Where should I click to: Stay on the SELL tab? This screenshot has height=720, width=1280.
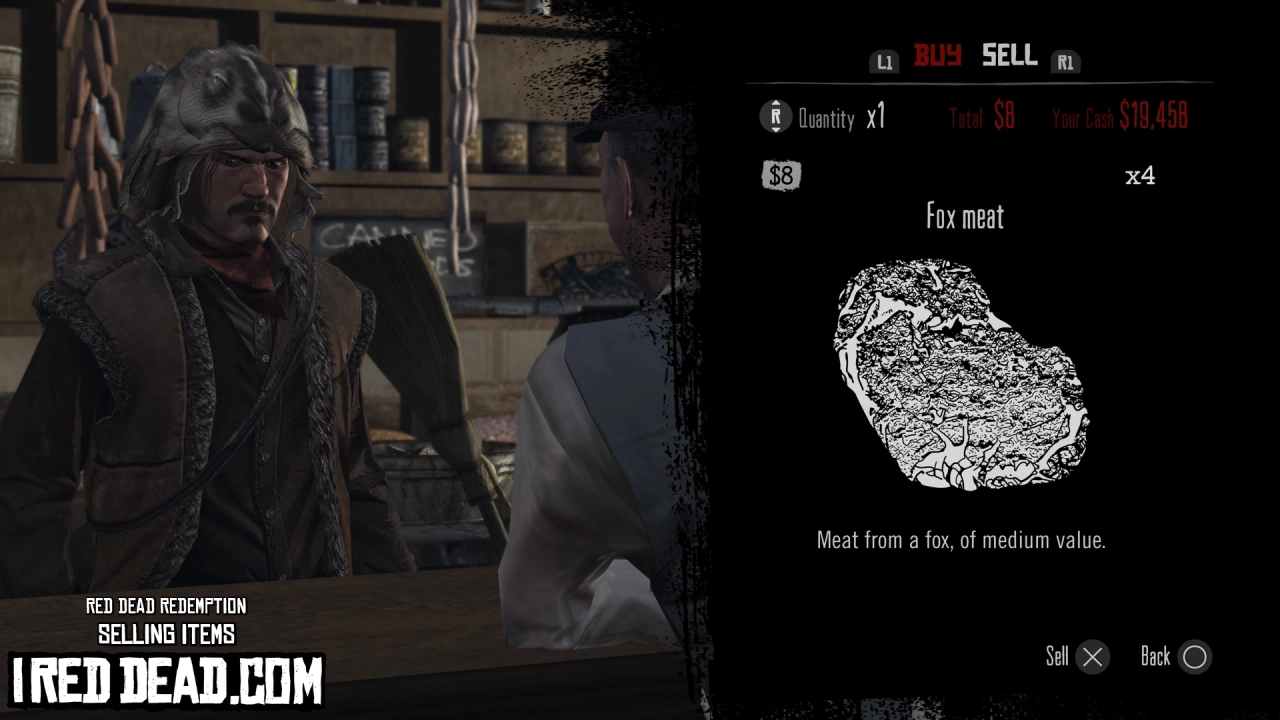[x=1008, y=57]
